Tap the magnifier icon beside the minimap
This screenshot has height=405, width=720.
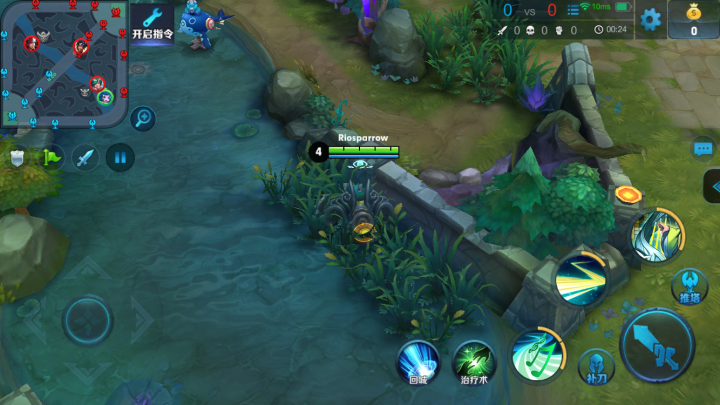pos(142,118)
